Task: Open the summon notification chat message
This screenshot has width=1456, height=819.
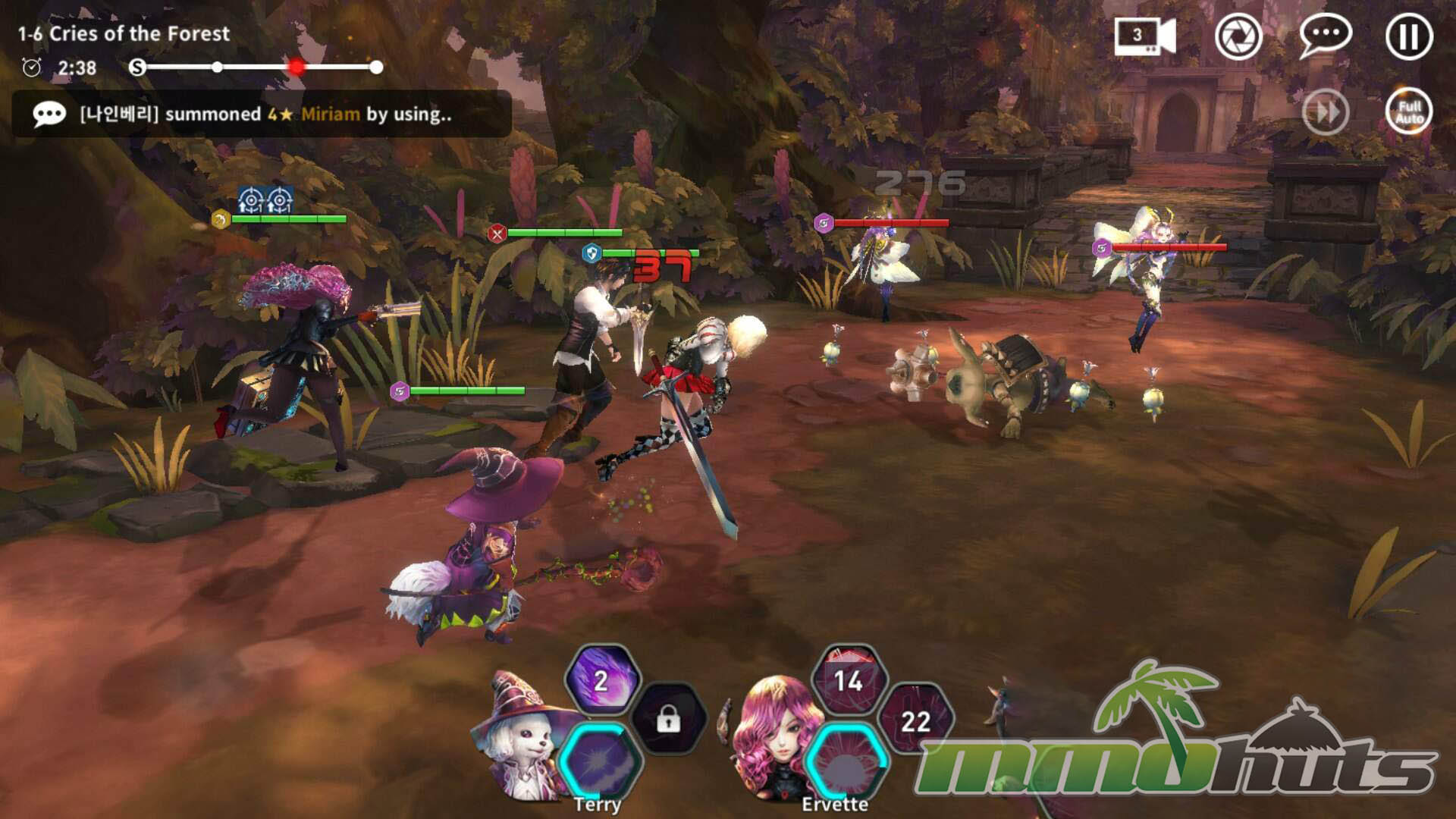Action: (x=262, y=114)
